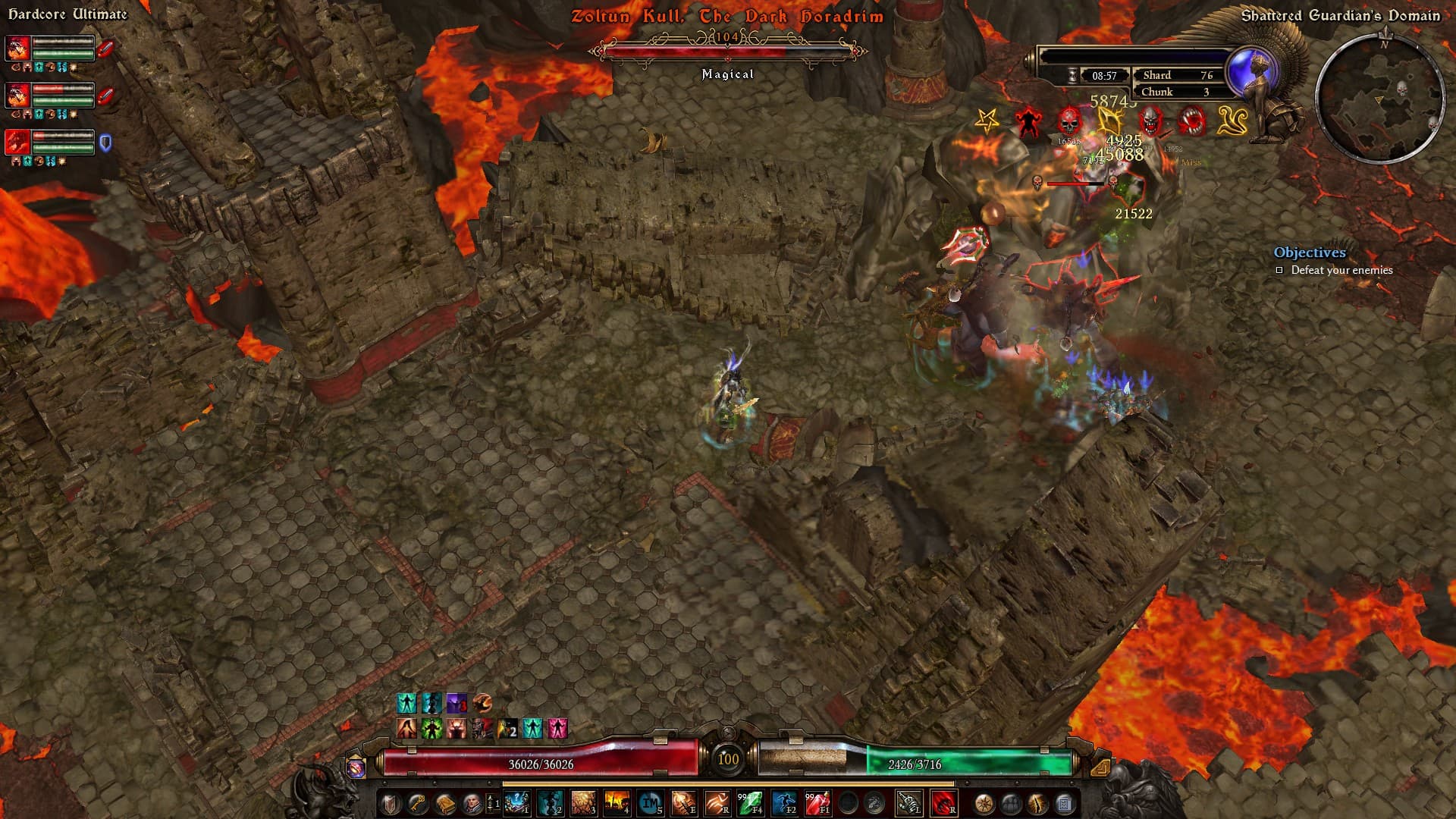Image resolution: width=1456 pixels, height=819 pixels.
Task: Click the teal teleporting figure skill in slot 2
Action: coord(550,802)
